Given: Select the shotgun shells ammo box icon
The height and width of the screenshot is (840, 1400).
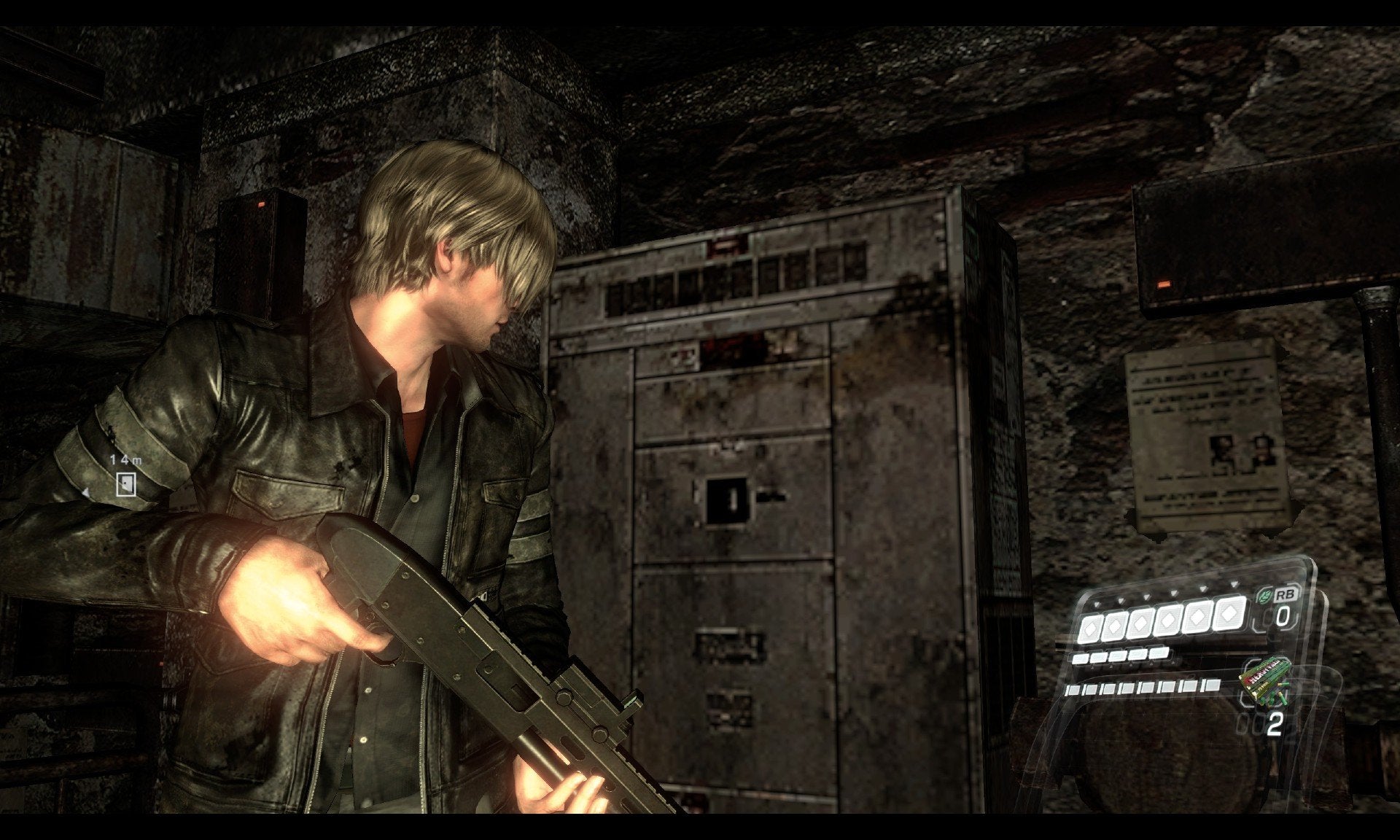Looking at the screenshot, I should (1267, 679).
